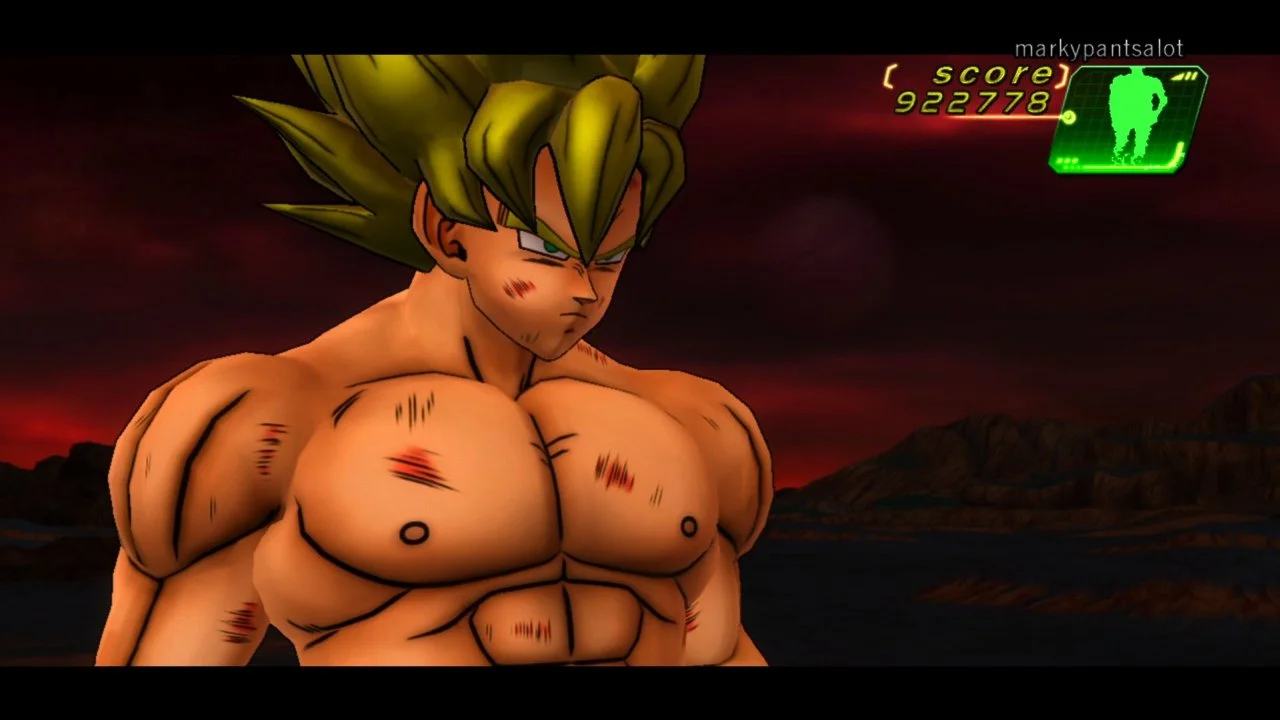Select the score tab in the HUD
Viewport: 1280px width, 720px height.
(x=989, y=74)
